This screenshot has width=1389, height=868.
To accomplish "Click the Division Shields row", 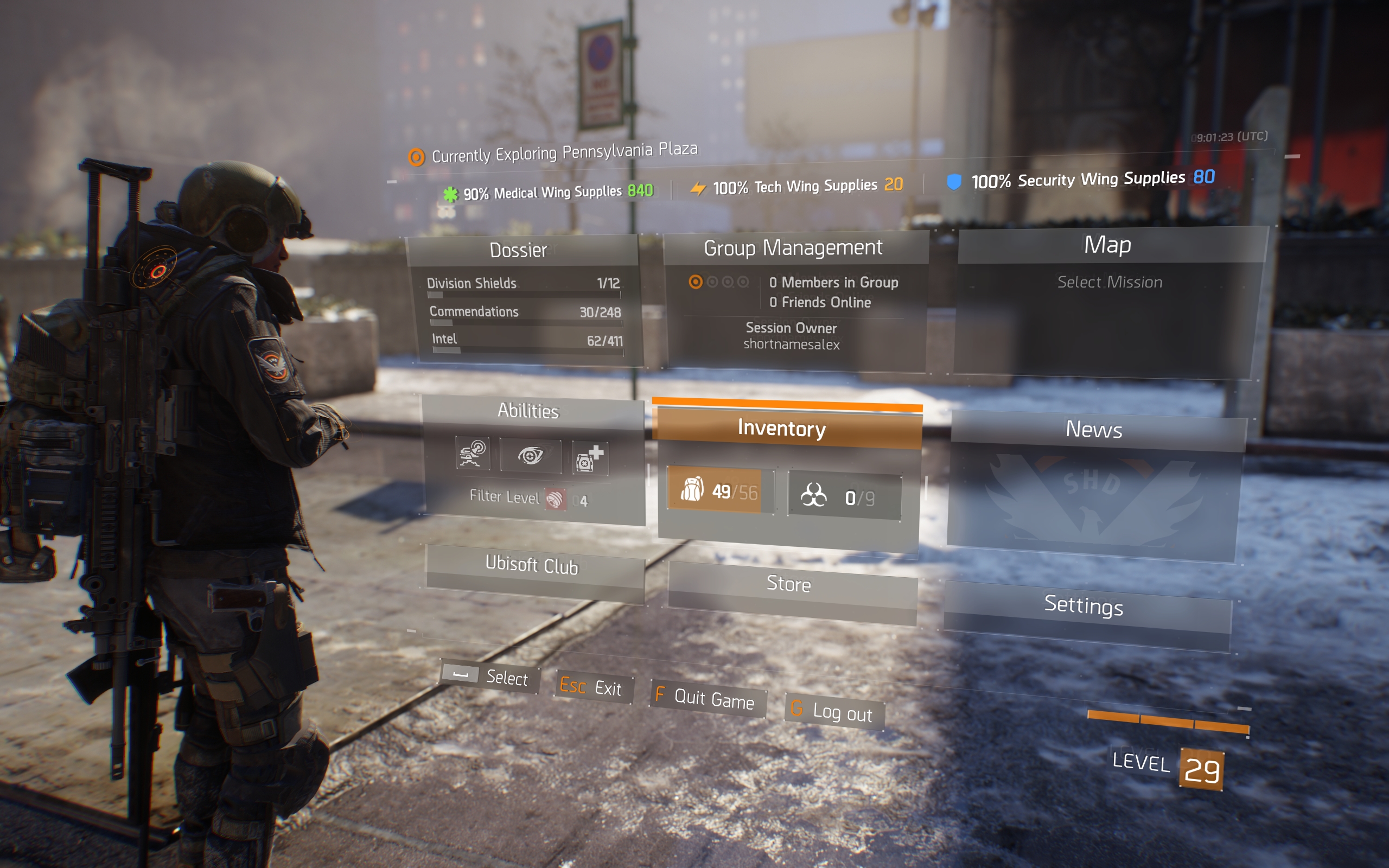I will pos(524,284).
